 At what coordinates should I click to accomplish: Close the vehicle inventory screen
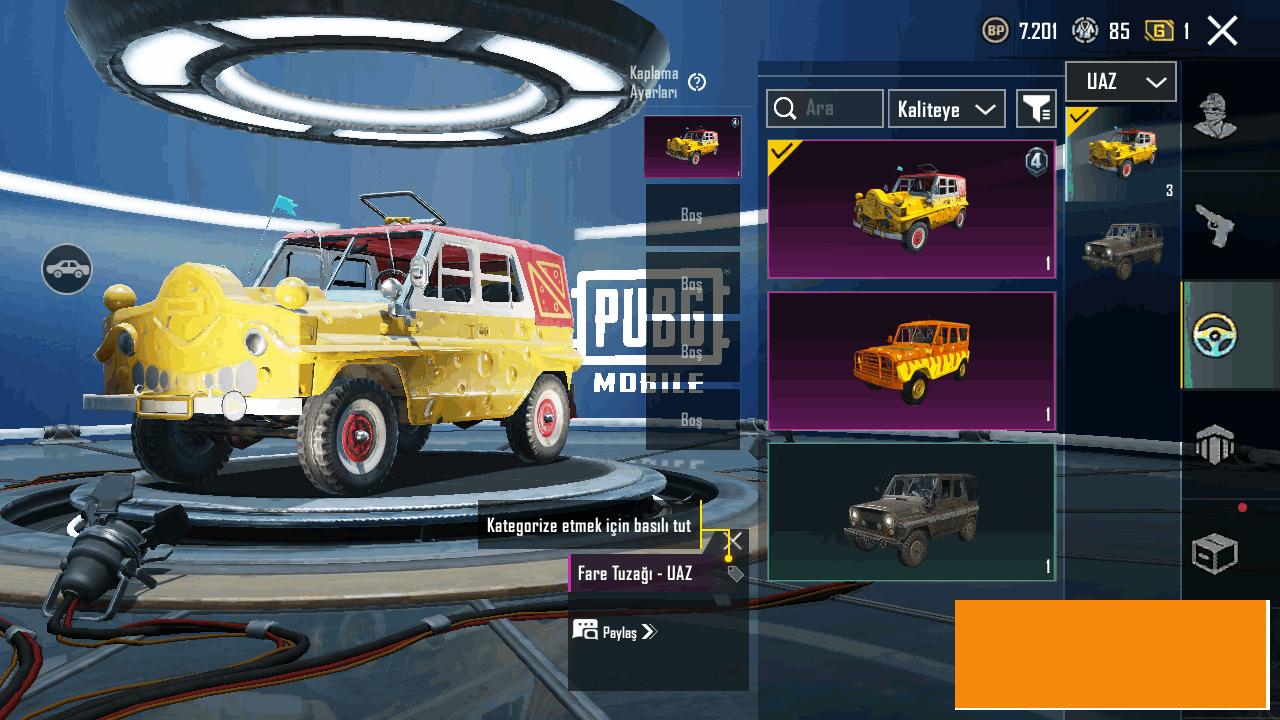point(1222,31)
